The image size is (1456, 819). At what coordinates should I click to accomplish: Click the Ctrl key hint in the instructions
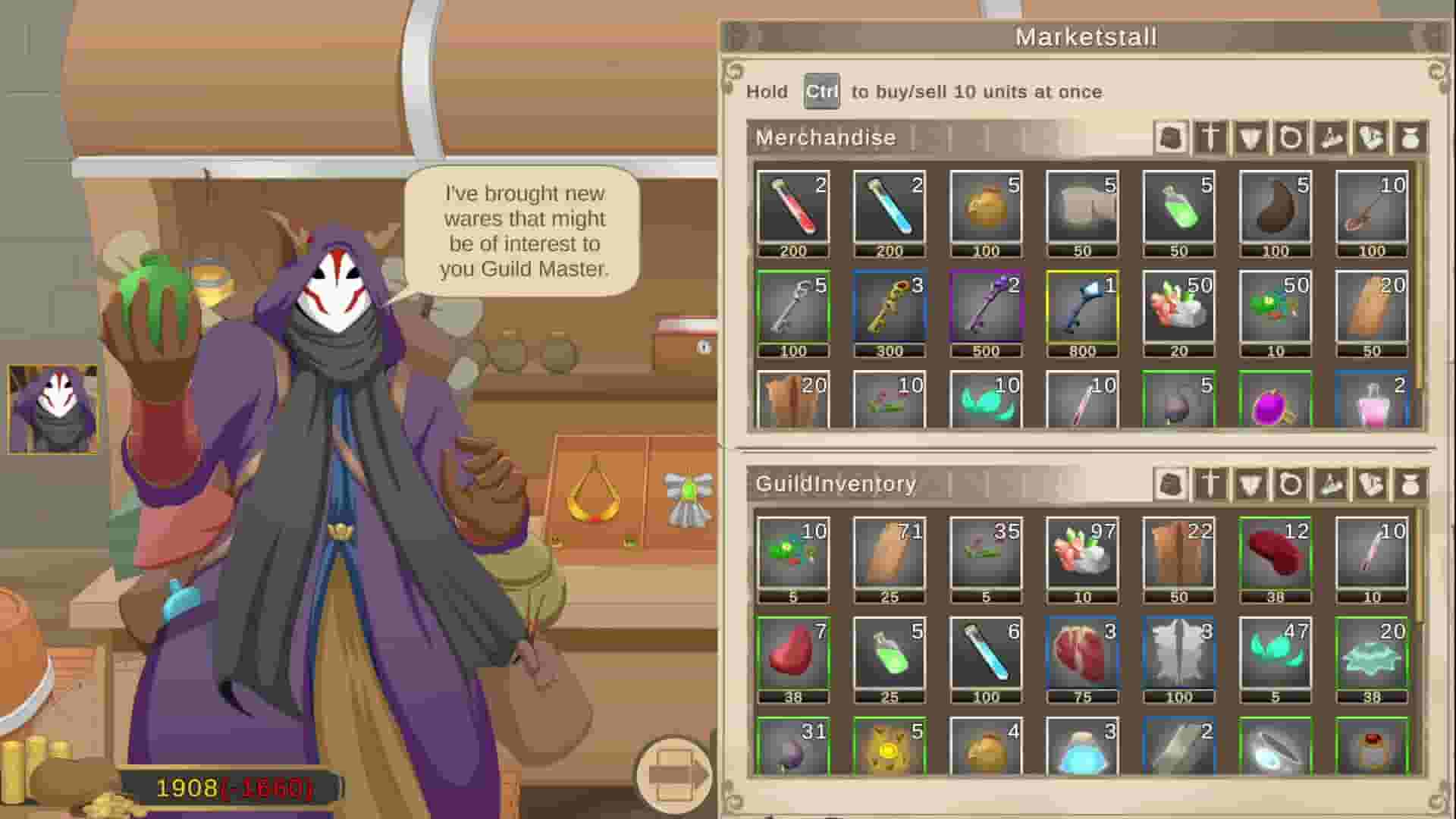821,92
